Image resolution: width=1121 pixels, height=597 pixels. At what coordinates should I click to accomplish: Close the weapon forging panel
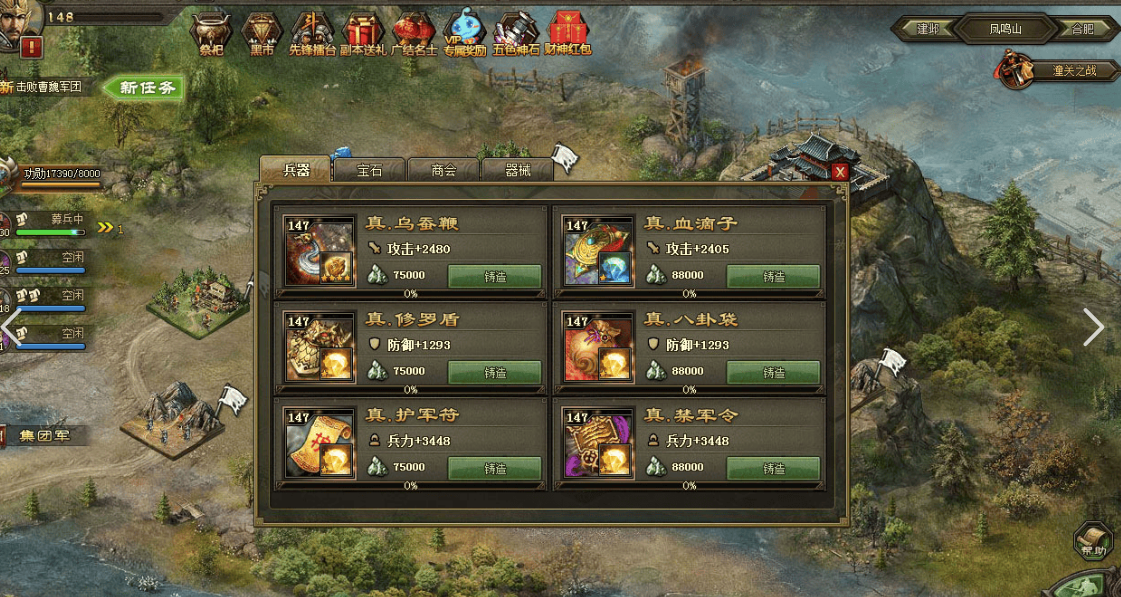pyautogui.click(x=840, y=172)
